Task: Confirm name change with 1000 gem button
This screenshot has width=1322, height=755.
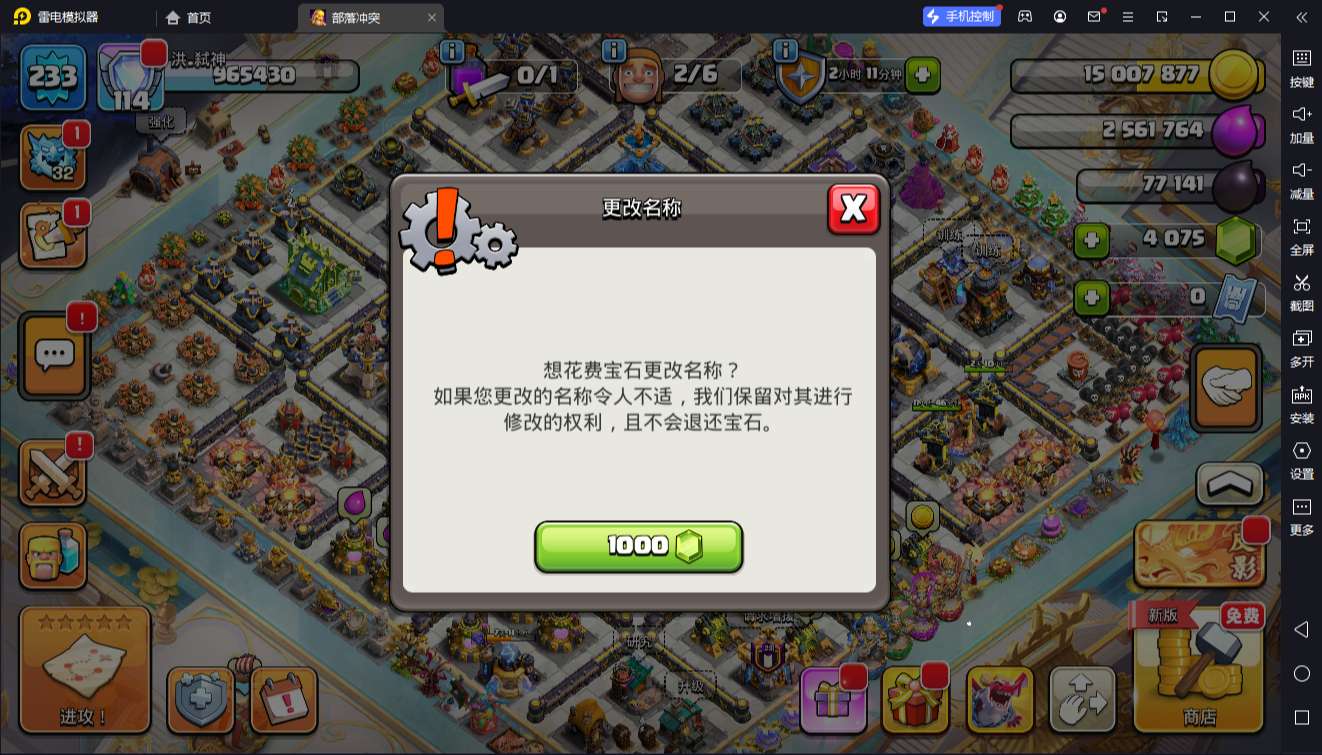Action: coord(639,545)
